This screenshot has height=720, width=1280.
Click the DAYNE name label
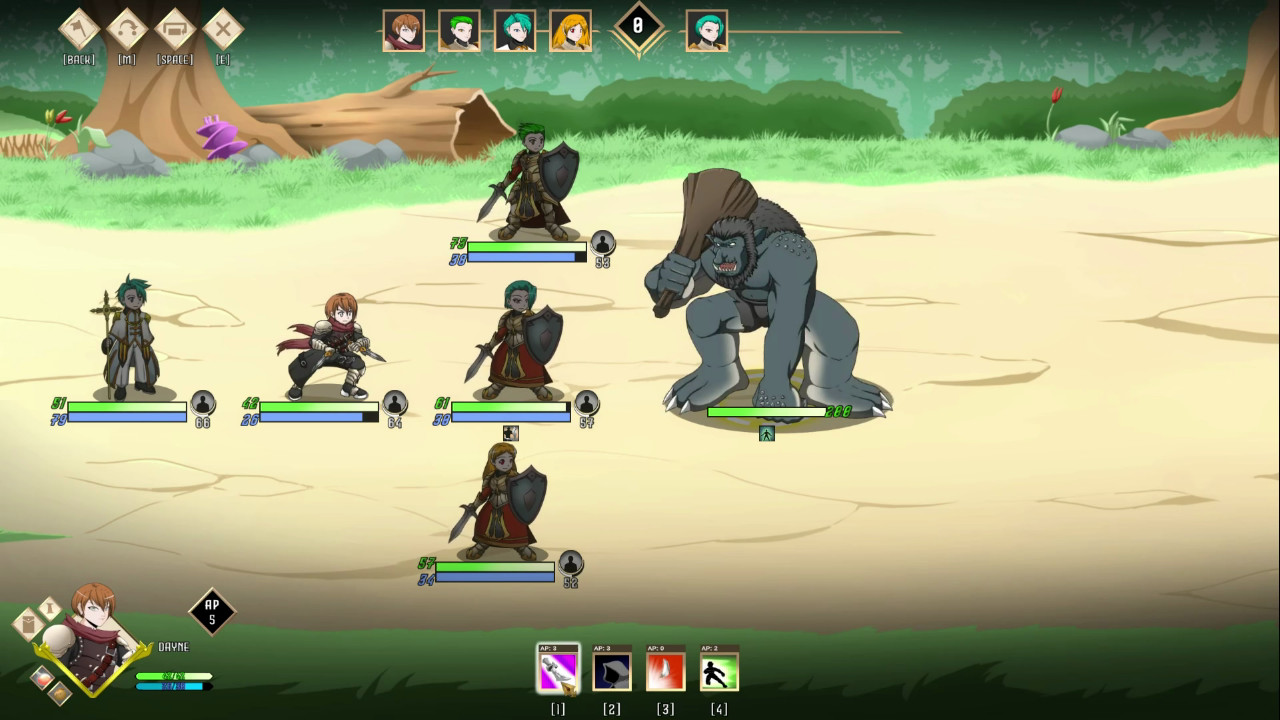click(x=171, y=646)
